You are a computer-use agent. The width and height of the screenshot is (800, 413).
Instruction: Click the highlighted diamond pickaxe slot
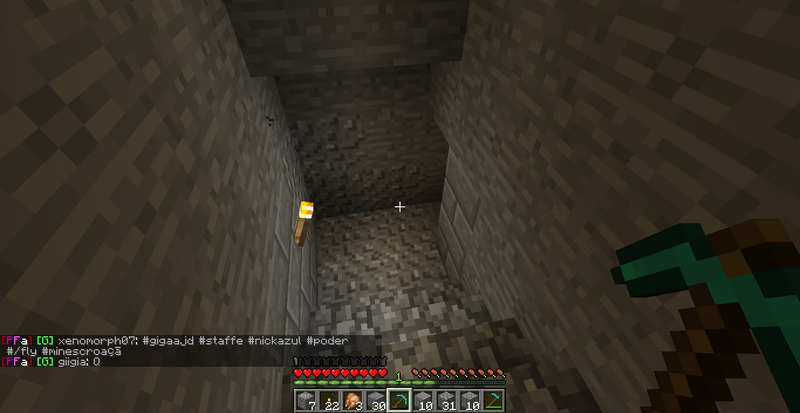pos(399,401)
